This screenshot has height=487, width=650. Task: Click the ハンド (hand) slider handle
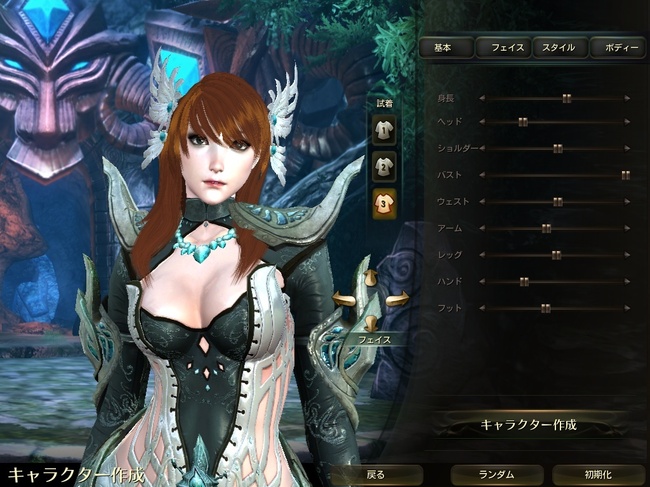pos(523,282)
